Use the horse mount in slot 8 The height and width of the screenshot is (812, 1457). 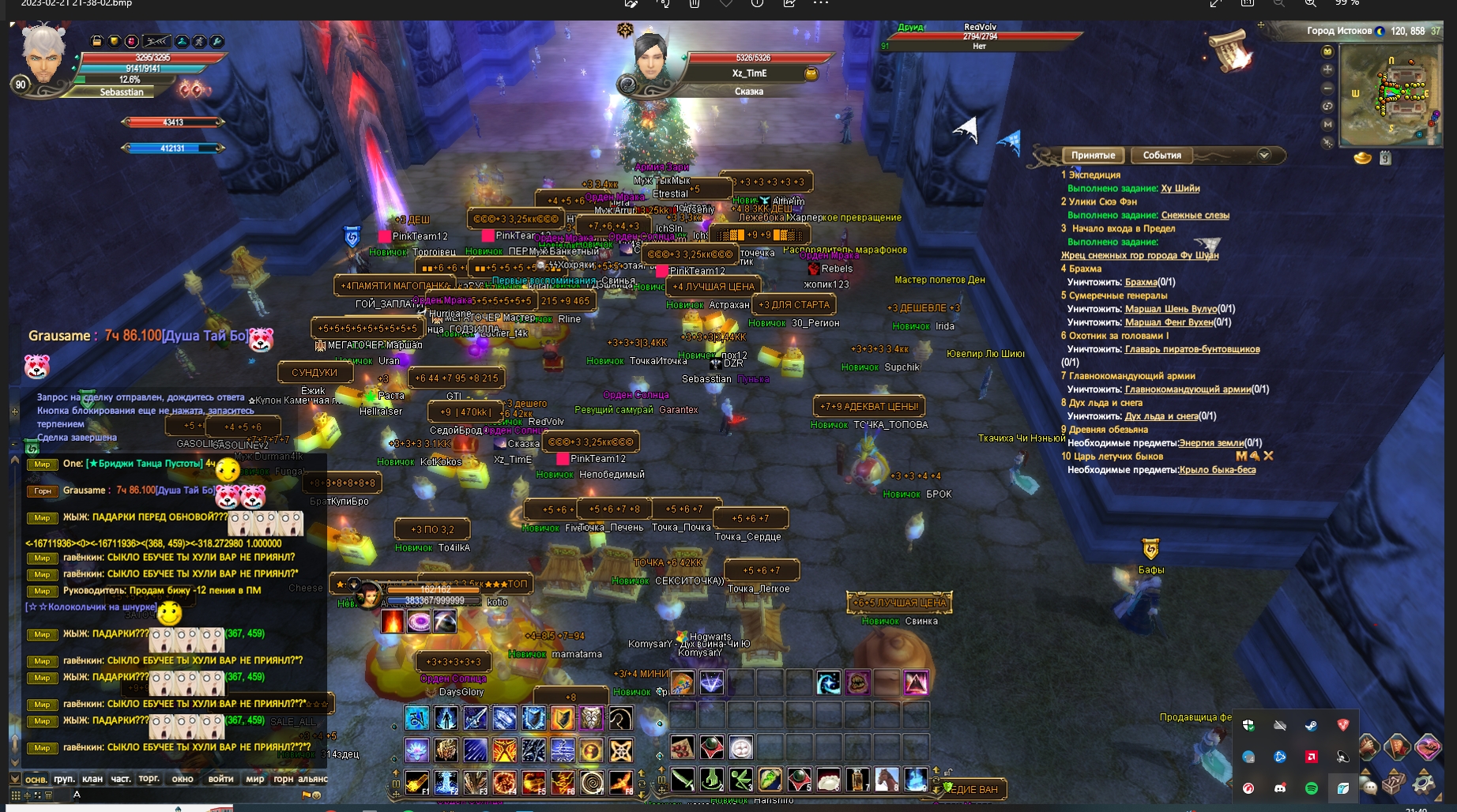(x=887, y=780)
